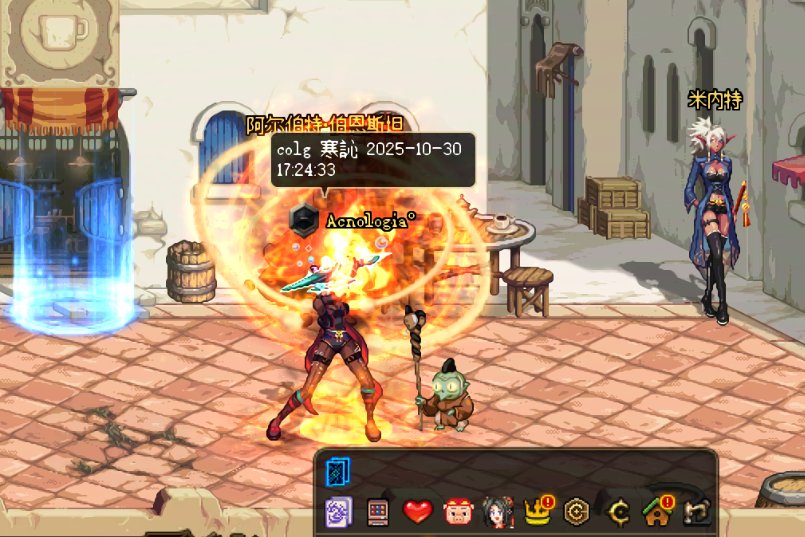
Task: Open the house icon with alert
Action: [x=657, y=513]
